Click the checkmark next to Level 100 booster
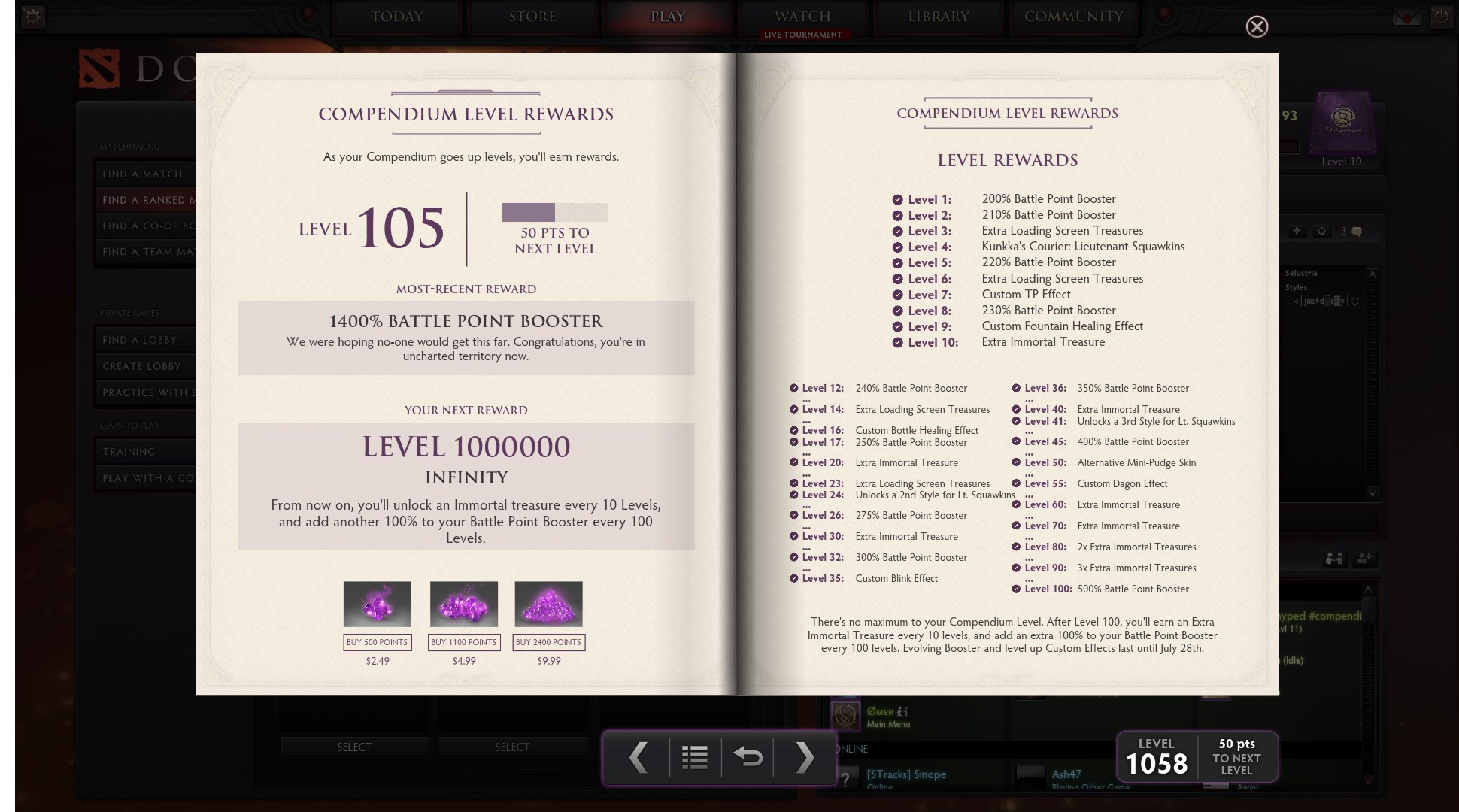This screenshot has width=1459, height=812. (1018, 589)
